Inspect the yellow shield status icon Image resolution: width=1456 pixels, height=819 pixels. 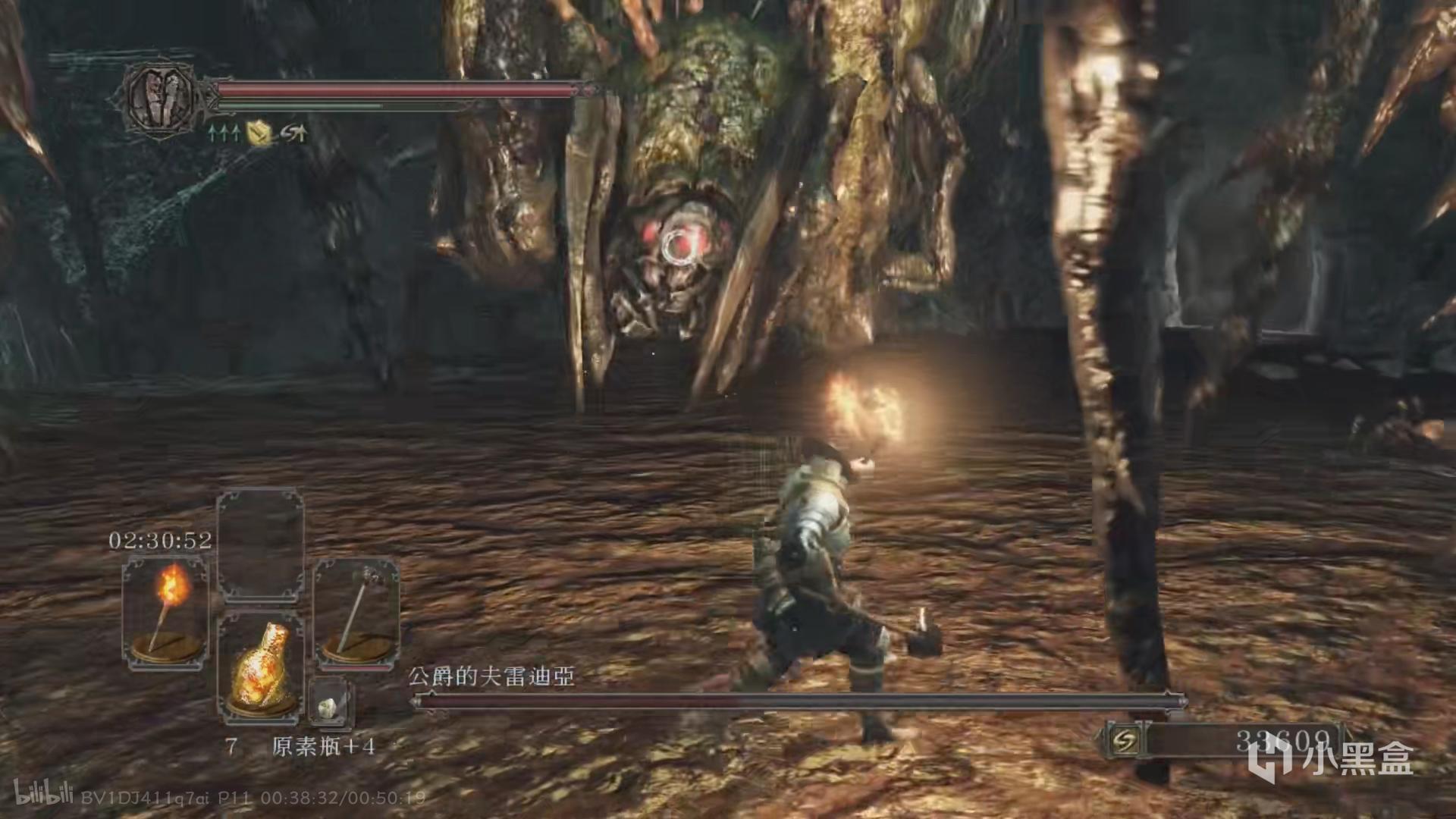click(259, 133)
